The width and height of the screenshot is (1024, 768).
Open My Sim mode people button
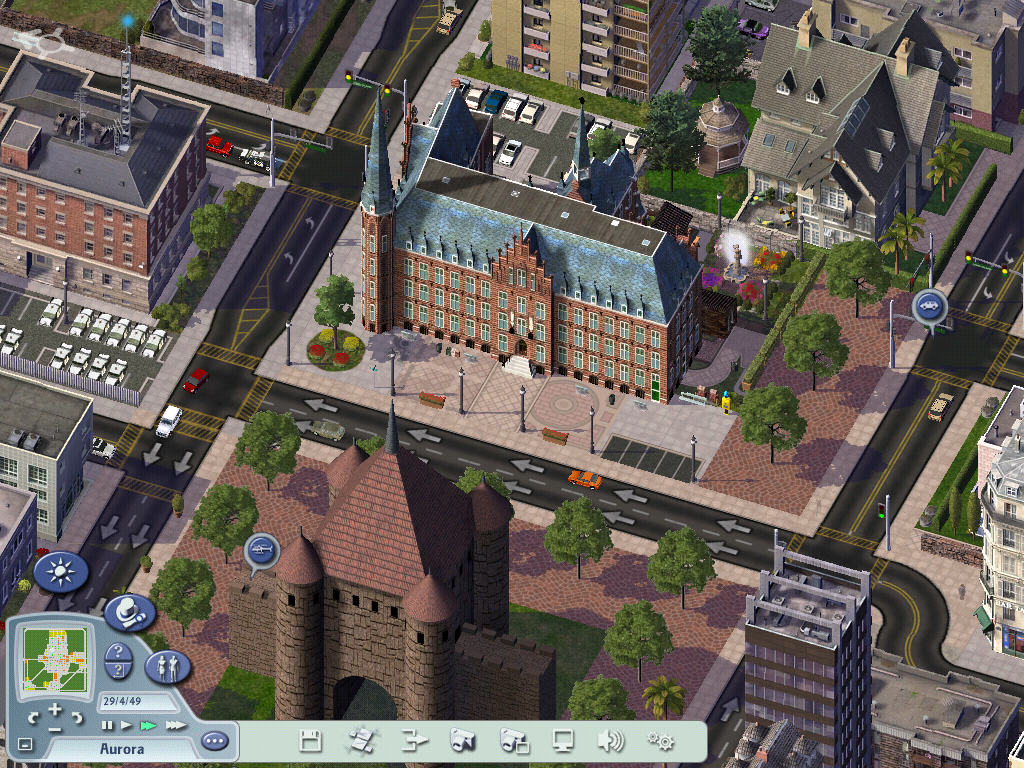(167, 665)
